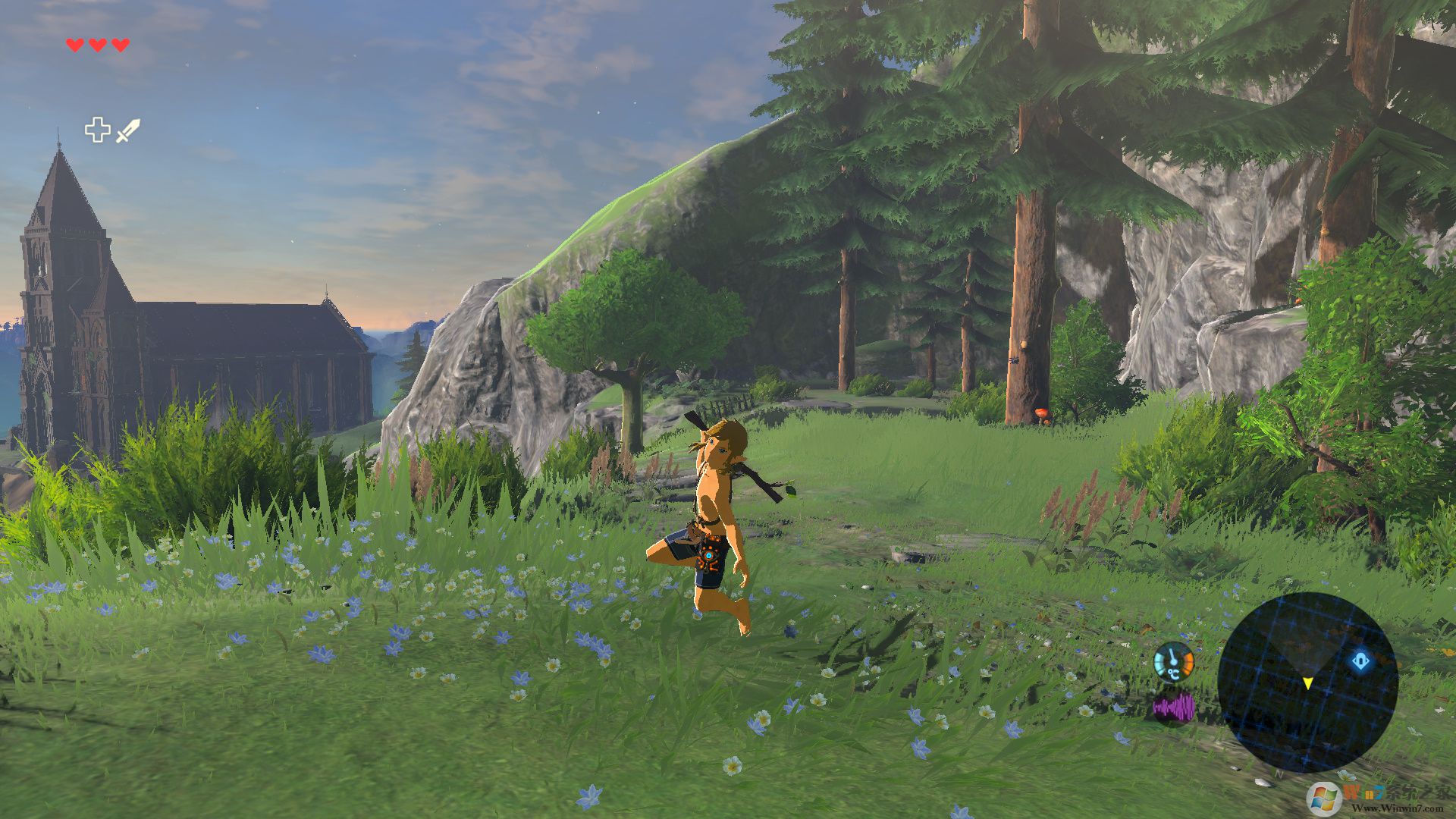Click the yellow player arrow on minimap
Viewport: 1456px width, 819px height.
coord(1307,683)
